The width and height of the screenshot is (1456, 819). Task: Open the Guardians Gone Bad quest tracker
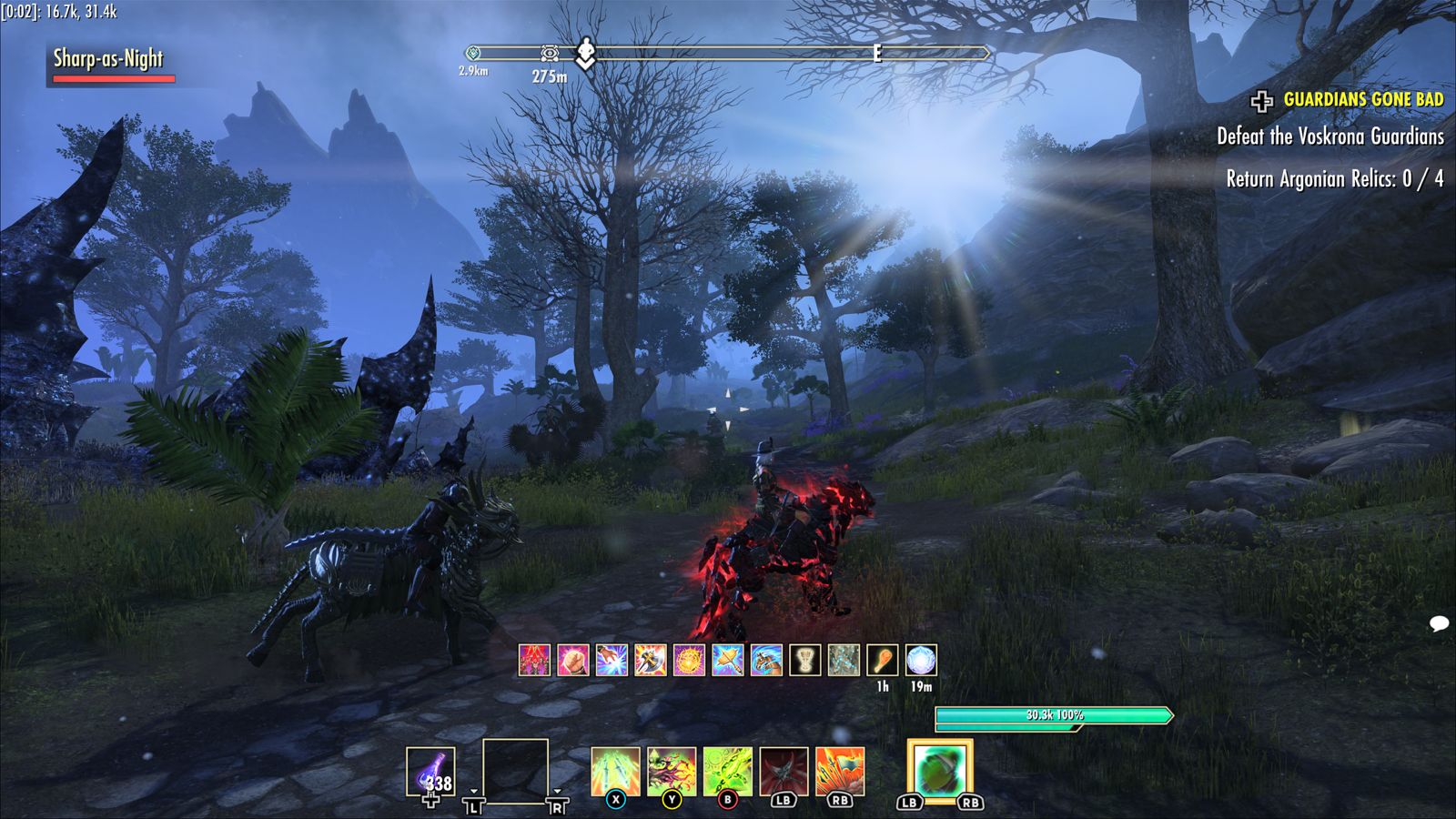(1362, 99)
